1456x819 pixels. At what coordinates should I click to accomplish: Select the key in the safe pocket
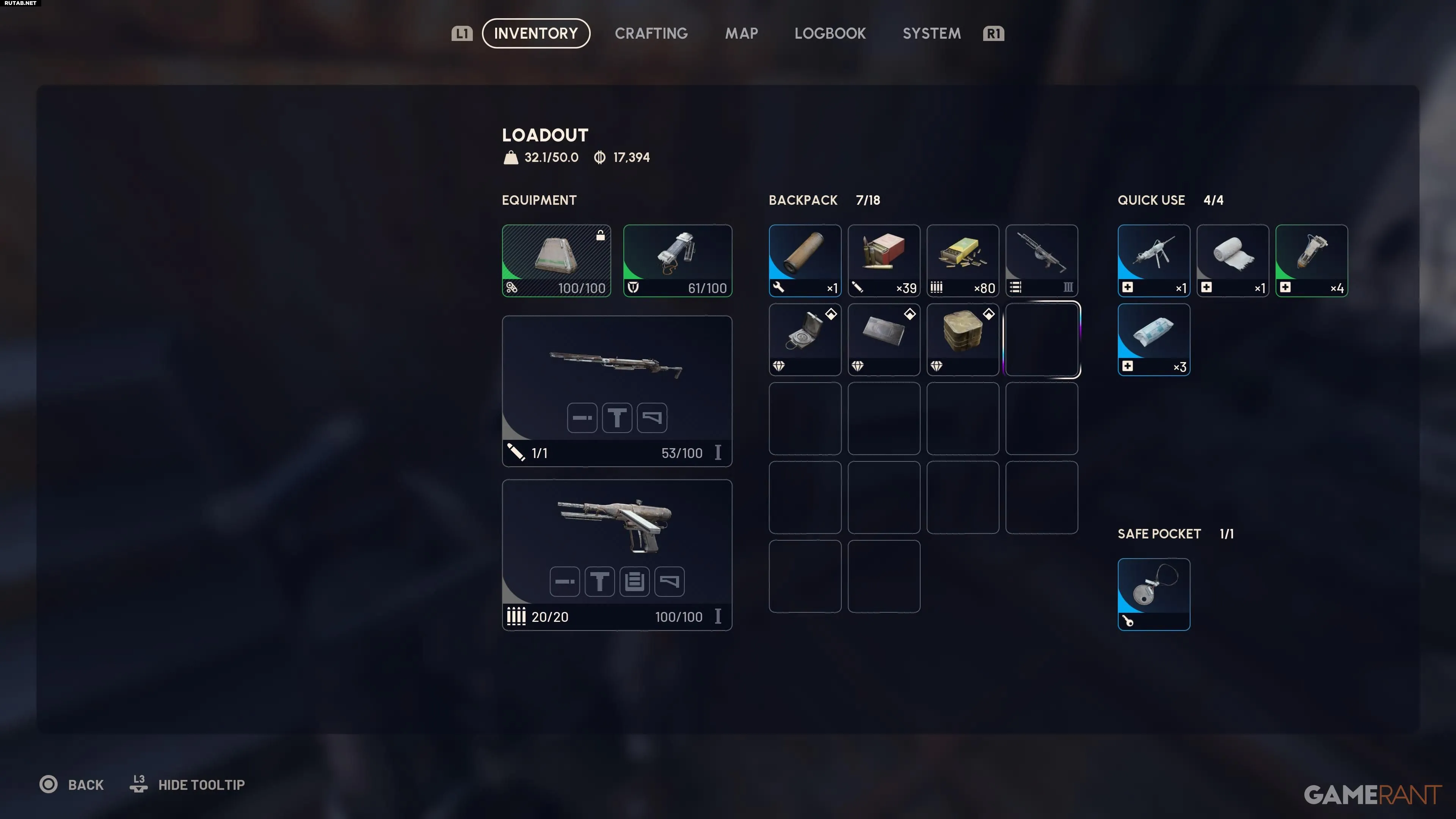tap(1153, 594)
